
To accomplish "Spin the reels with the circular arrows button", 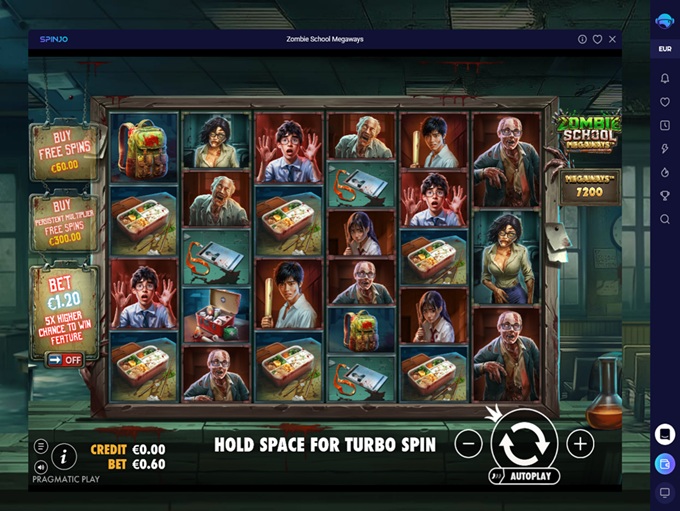I will pyautogui.click(x=524, y=443).
